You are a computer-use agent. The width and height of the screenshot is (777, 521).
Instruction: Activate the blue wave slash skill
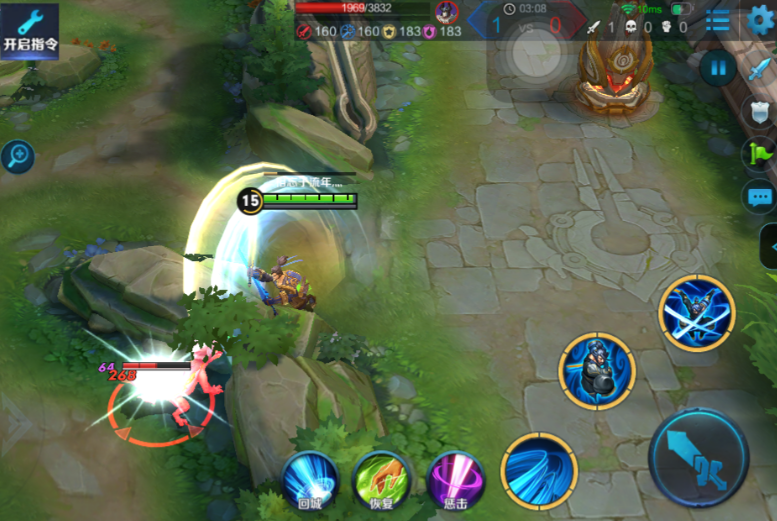pyautogui.click(x=539, y=471)
